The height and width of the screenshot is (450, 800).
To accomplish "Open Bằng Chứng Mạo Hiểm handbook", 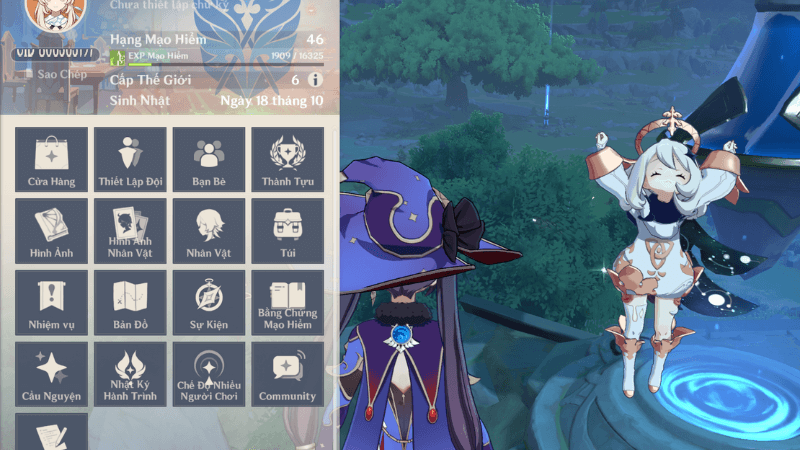I will coord(288,303).
